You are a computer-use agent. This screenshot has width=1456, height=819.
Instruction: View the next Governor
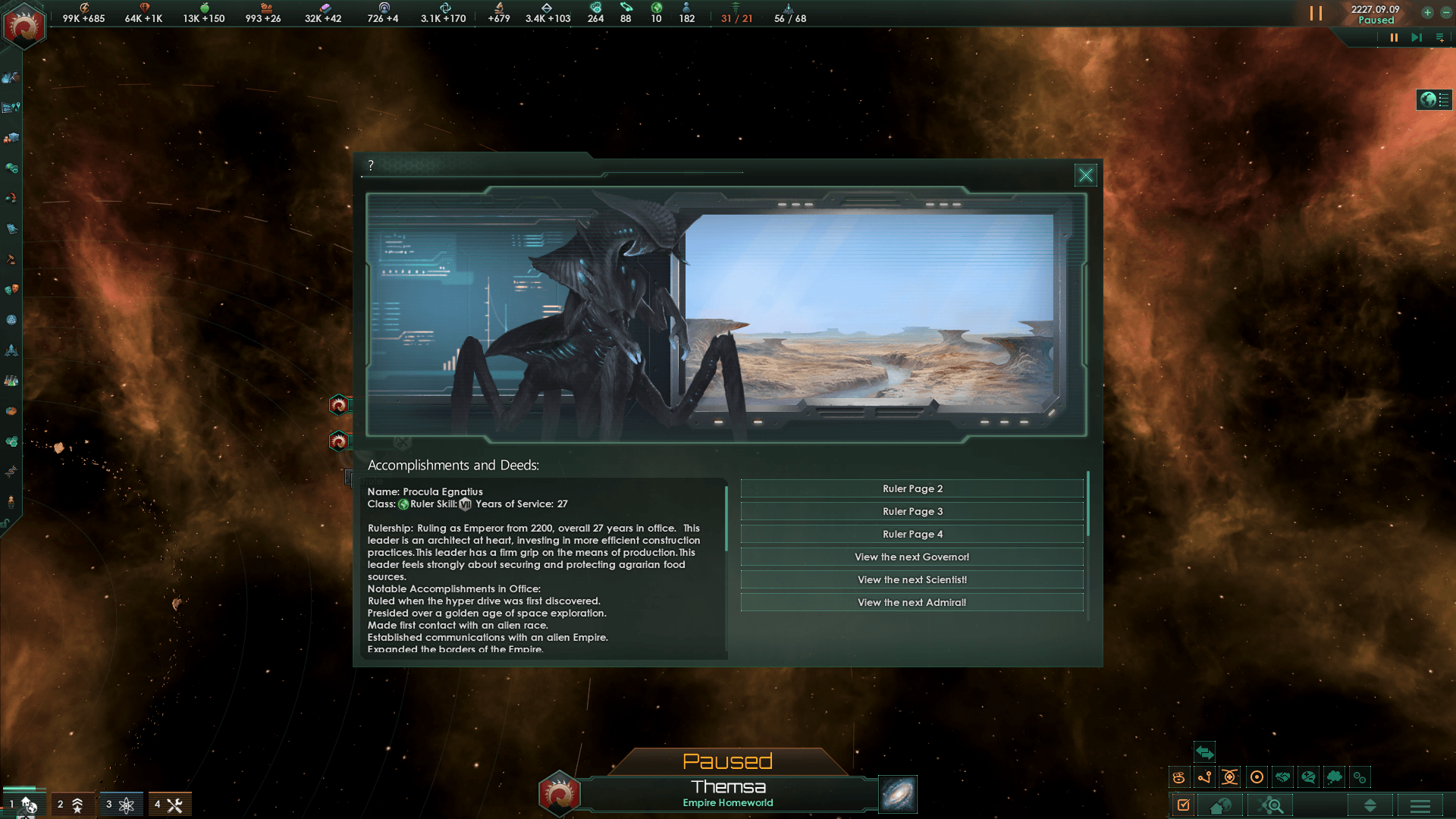click(x=912, y=557)
